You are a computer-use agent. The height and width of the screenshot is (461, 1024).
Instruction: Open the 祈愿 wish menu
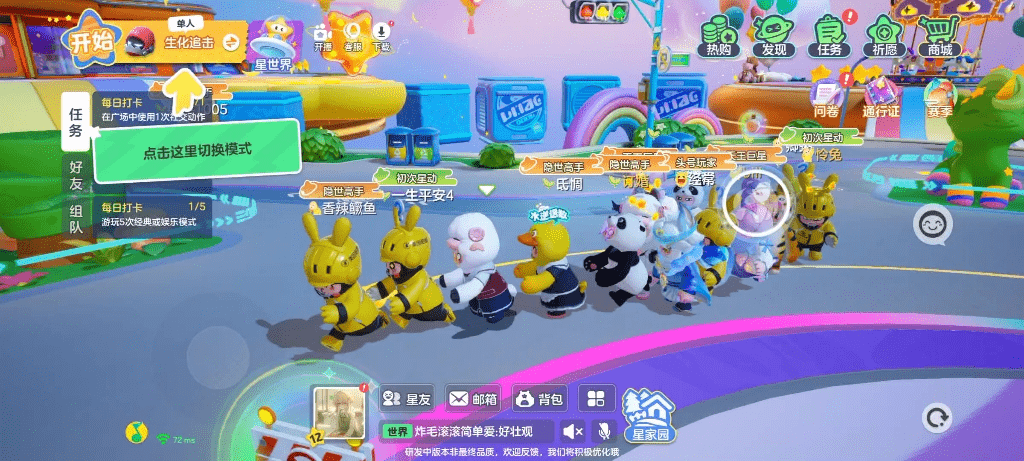885,35
